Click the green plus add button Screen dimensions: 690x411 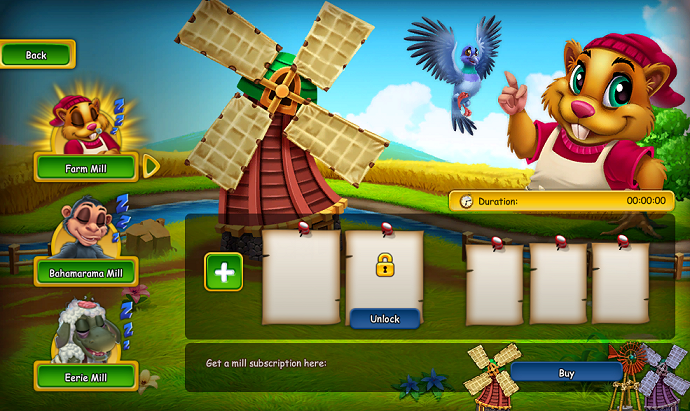[223, 272]
